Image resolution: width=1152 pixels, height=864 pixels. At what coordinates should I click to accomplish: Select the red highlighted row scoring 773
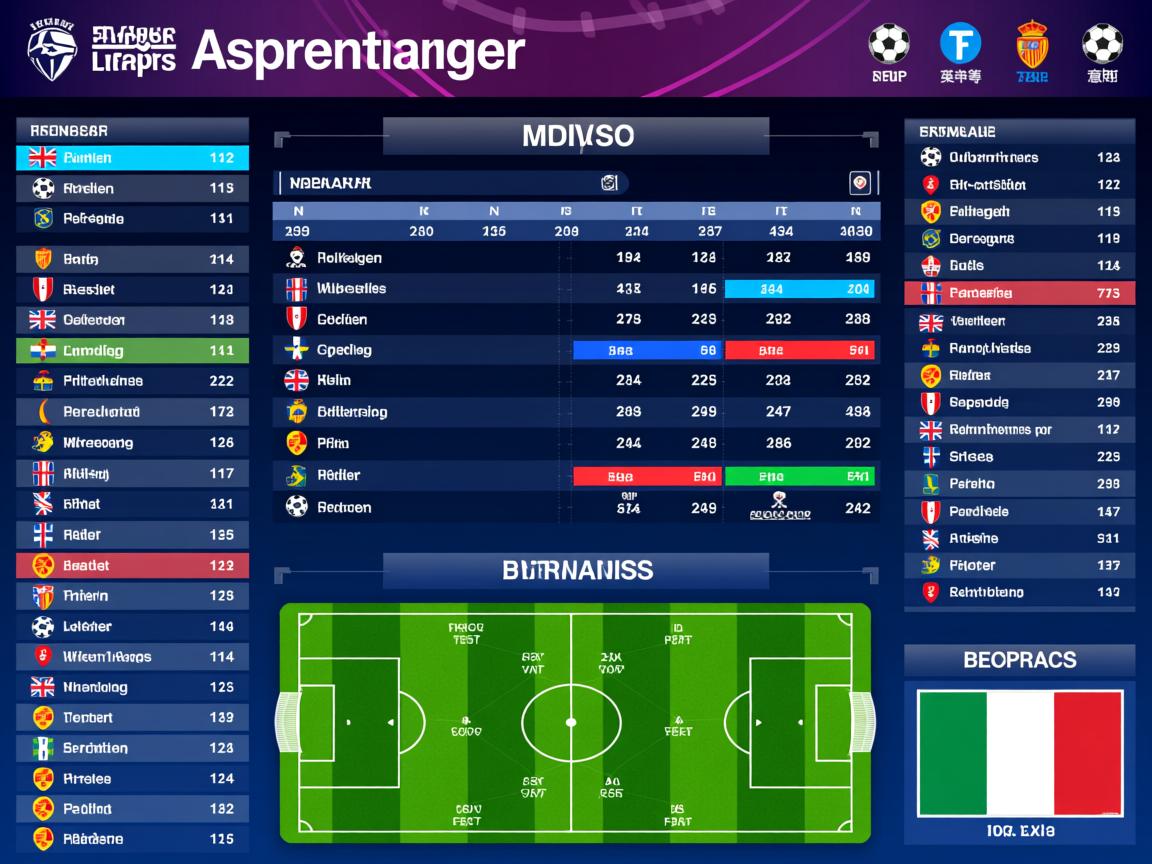point(1019,293)
